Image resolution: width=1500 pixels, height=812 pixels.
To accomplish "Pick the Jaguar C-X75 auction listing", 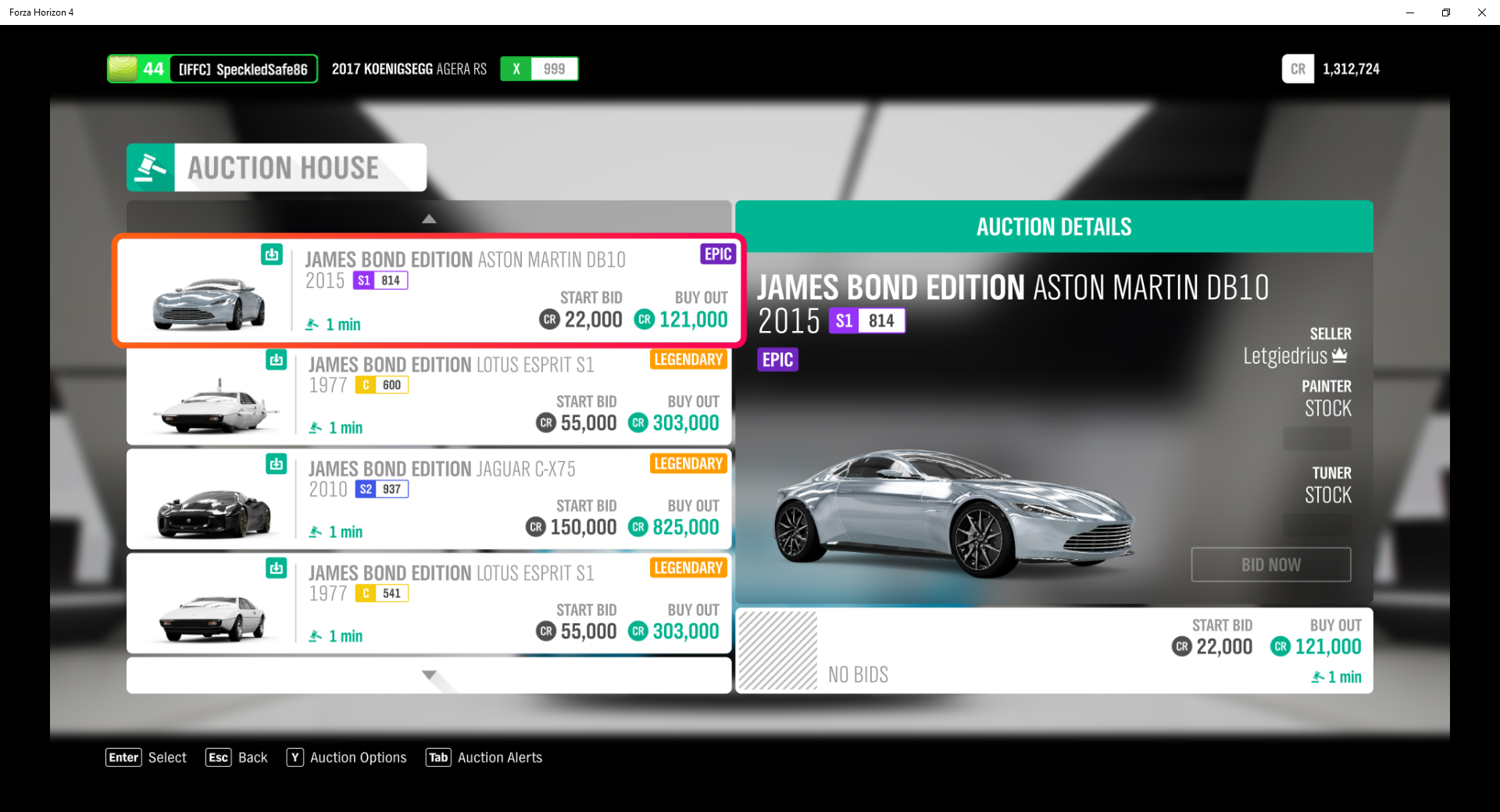I will point(428,499).
